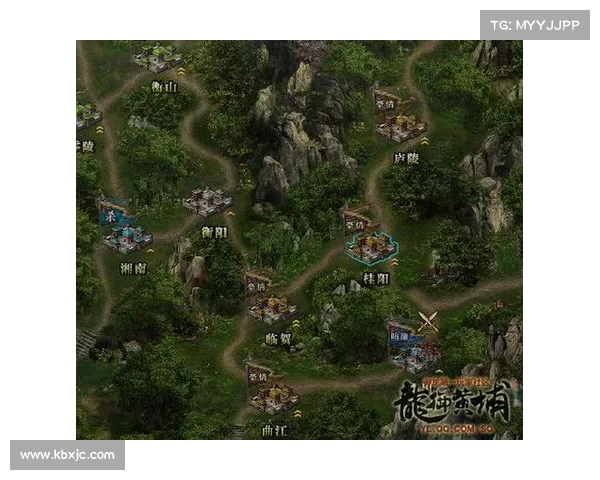Open the 衡阳 city
The height and width of the screenshot is (480, 600).
(207, 202)
